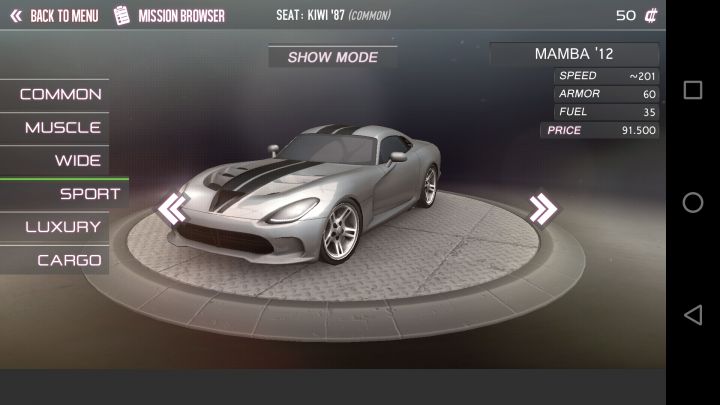Tap the Android home circle button
The height and width of the screenshot is (405, 720).
[x=692, y=202]
